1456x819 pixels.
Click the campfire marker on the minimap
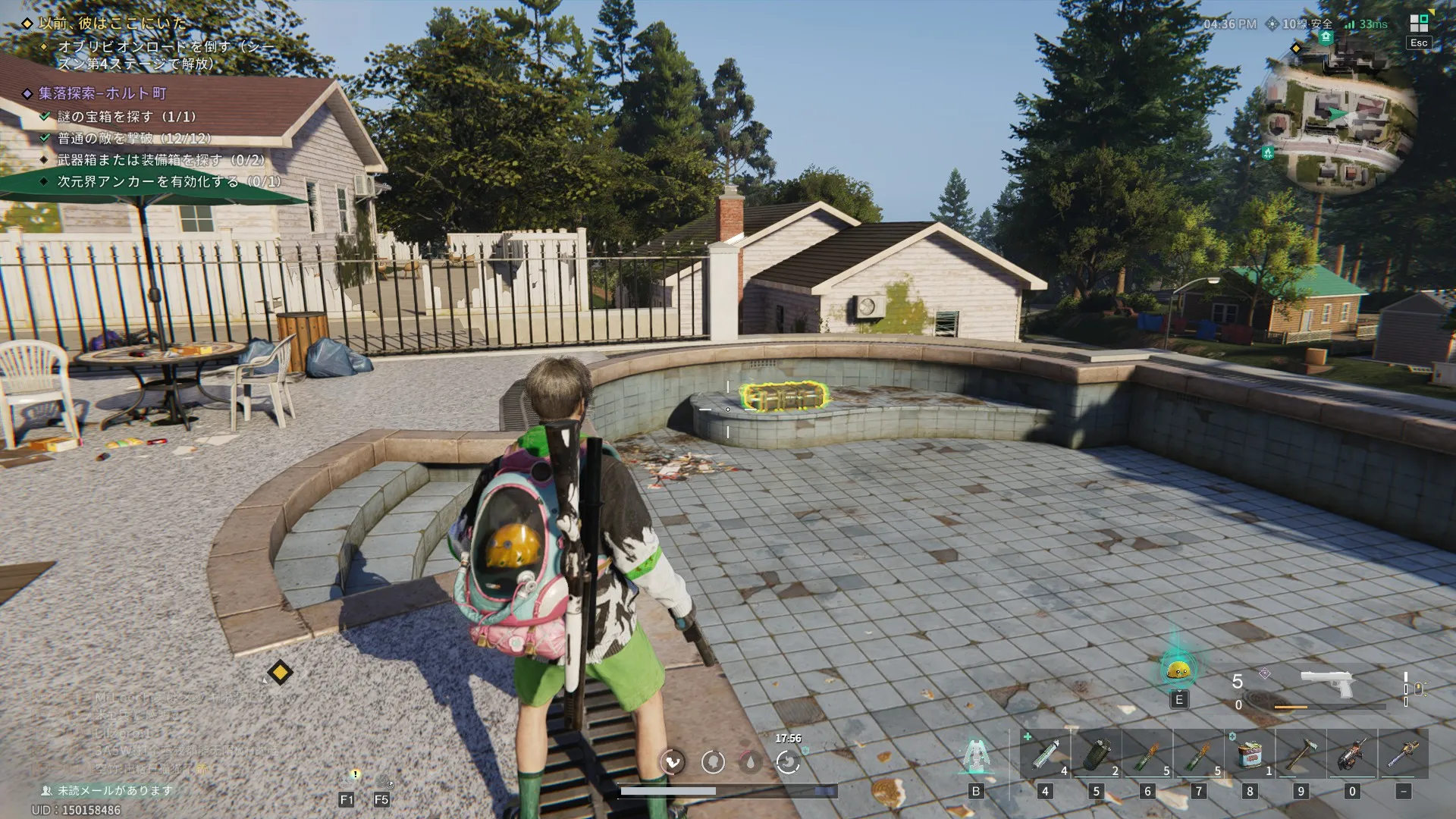[1268, 153]
